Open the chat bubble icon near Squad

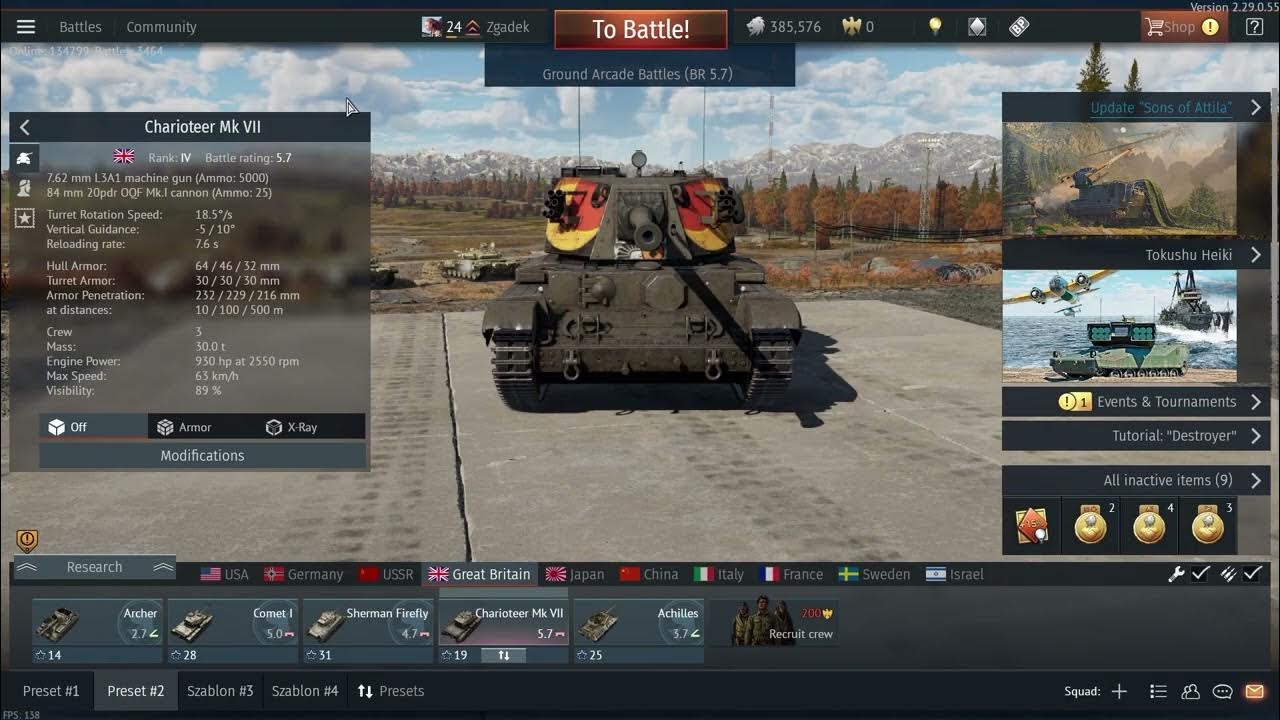point(1222,690)
